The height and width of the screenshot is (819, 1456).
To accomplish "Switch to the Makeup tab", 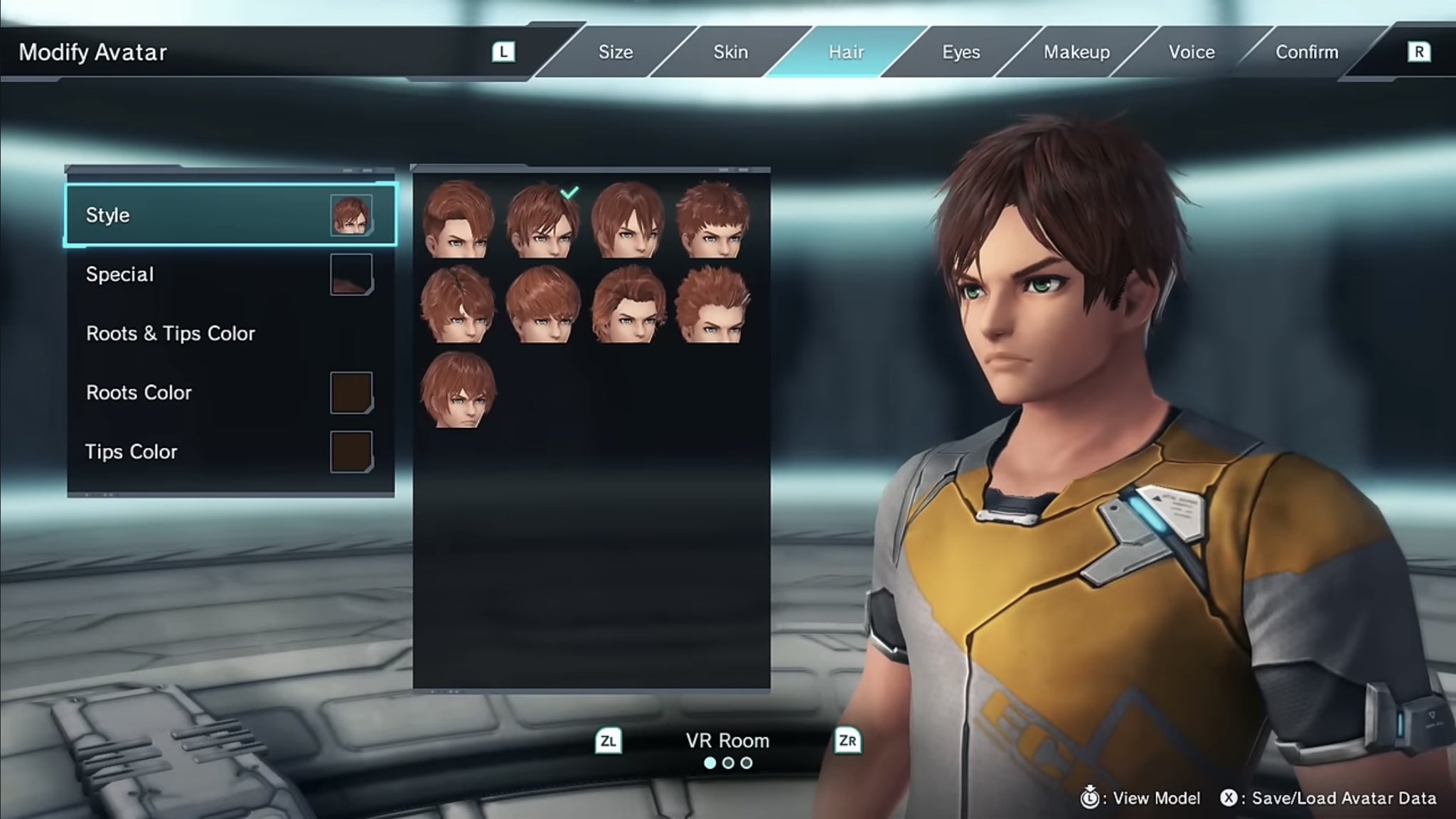I will 1076,52.
